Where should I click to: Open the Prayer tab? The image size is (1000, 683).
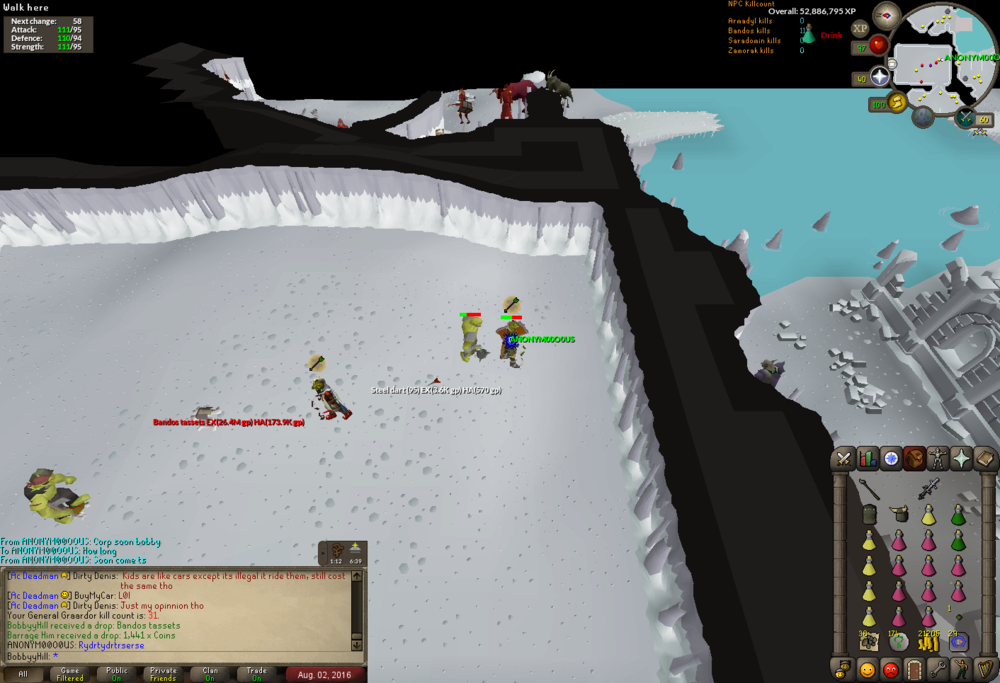tap(961, 458)
